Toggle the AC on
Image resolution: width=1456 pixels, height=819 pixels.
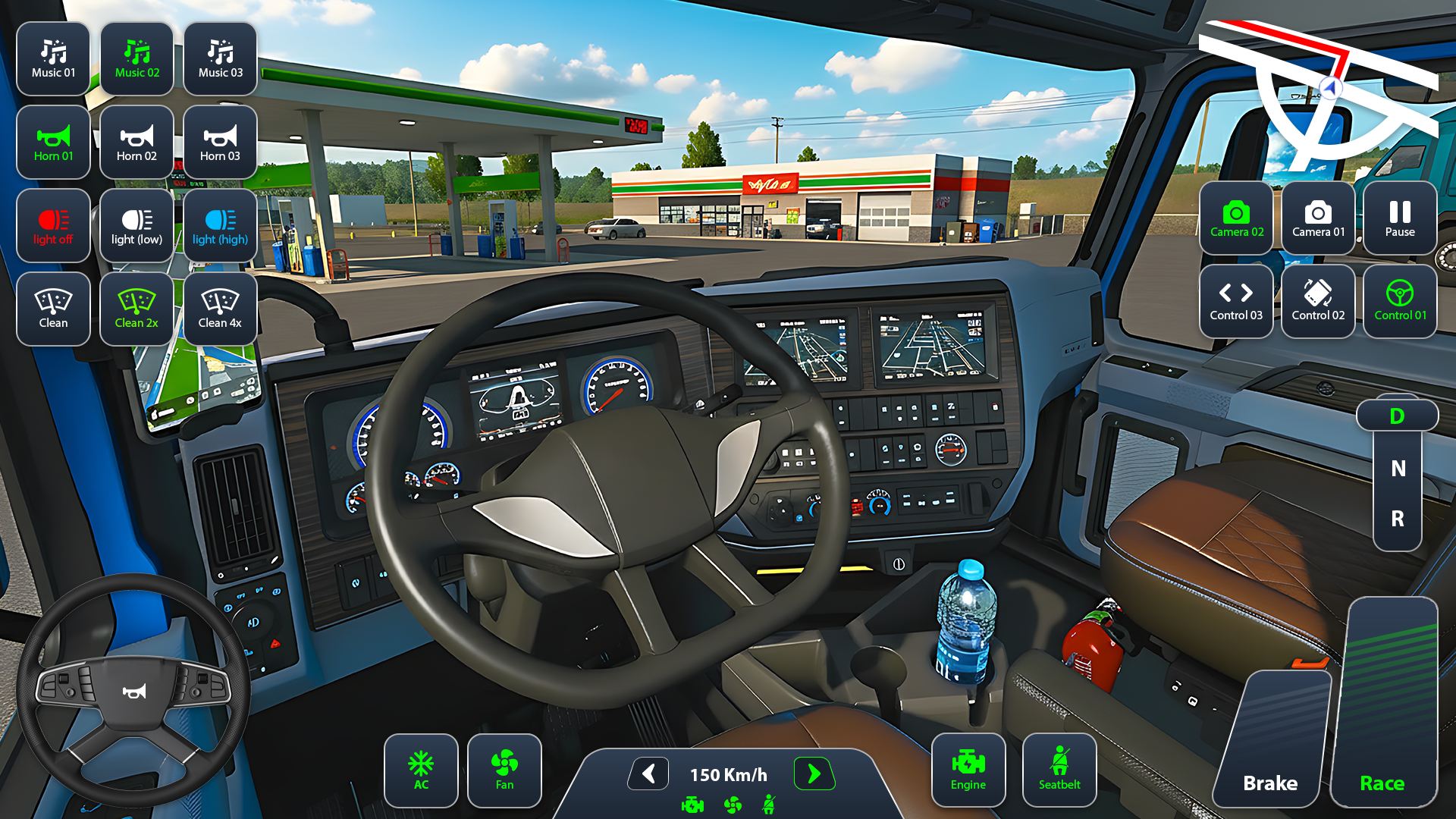(x=421, y=770)
